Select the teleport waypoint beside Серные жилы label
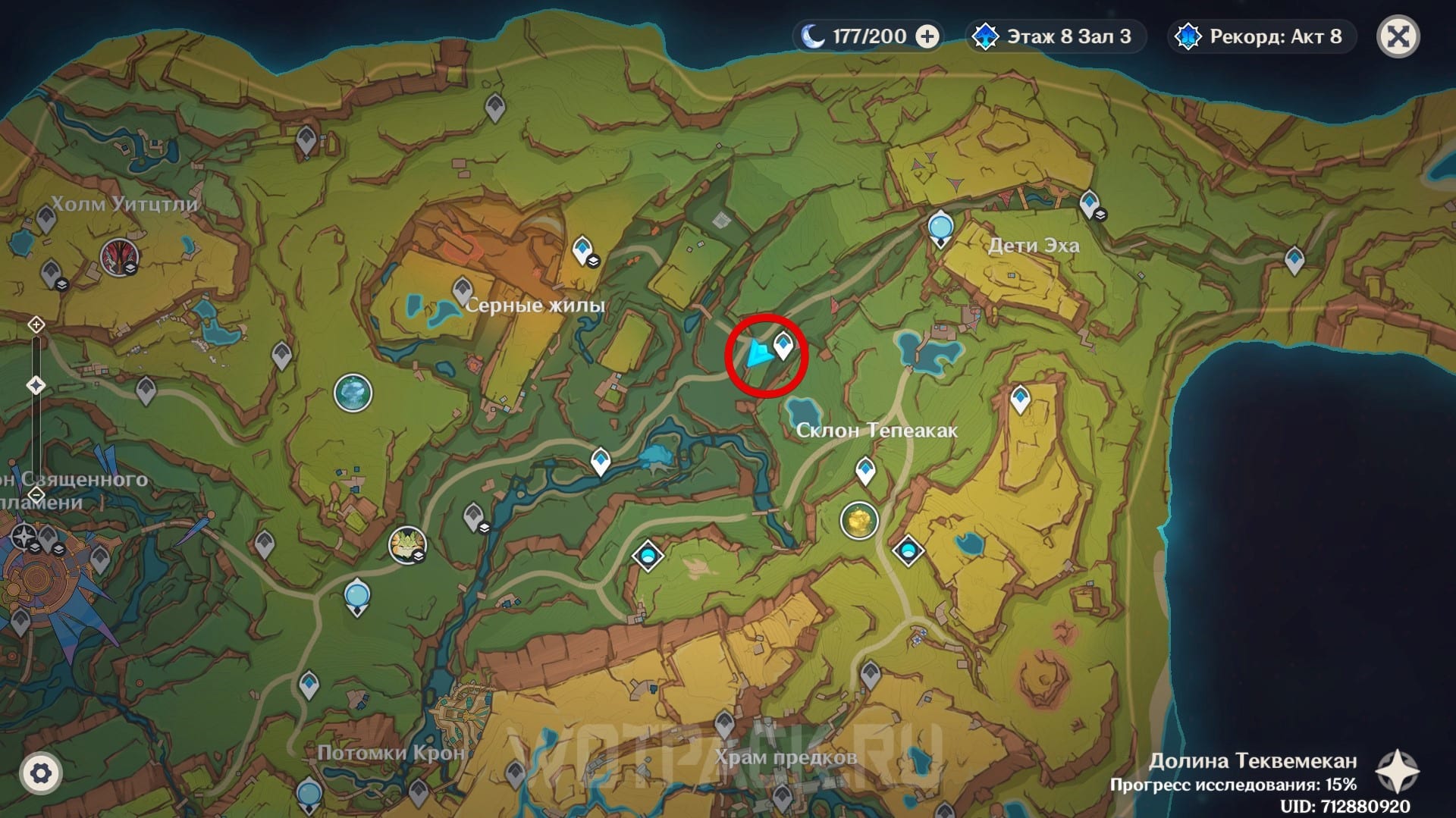Viewport: 1456px width, 818px height. pyautogui.click(x=463, y=290)
